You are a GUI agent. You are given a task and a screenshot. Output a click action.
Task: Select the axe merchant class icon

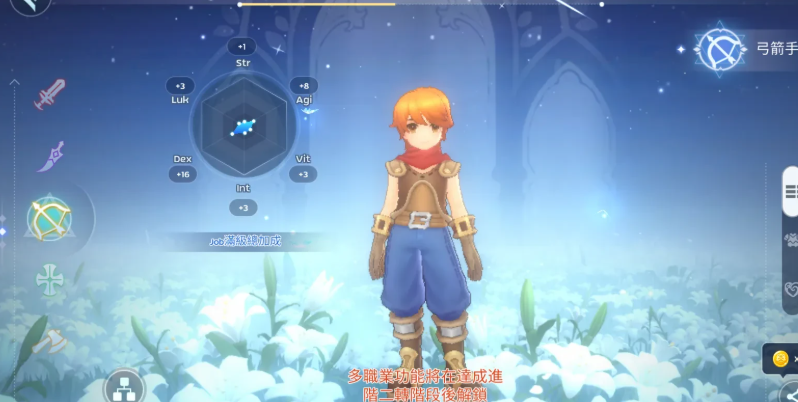coord(48,340)
